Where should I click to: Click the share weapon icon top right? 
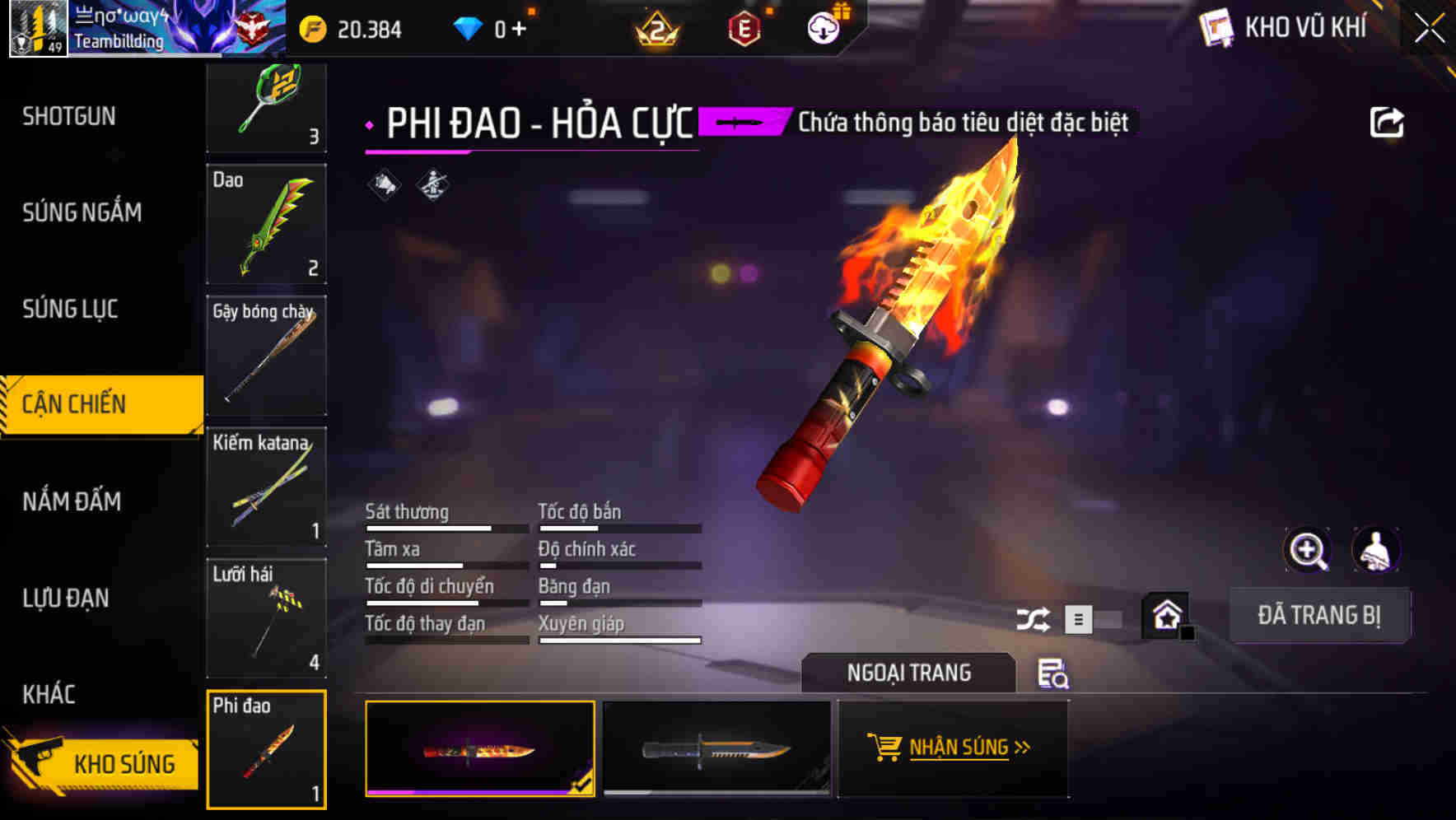coord(1388,120)
